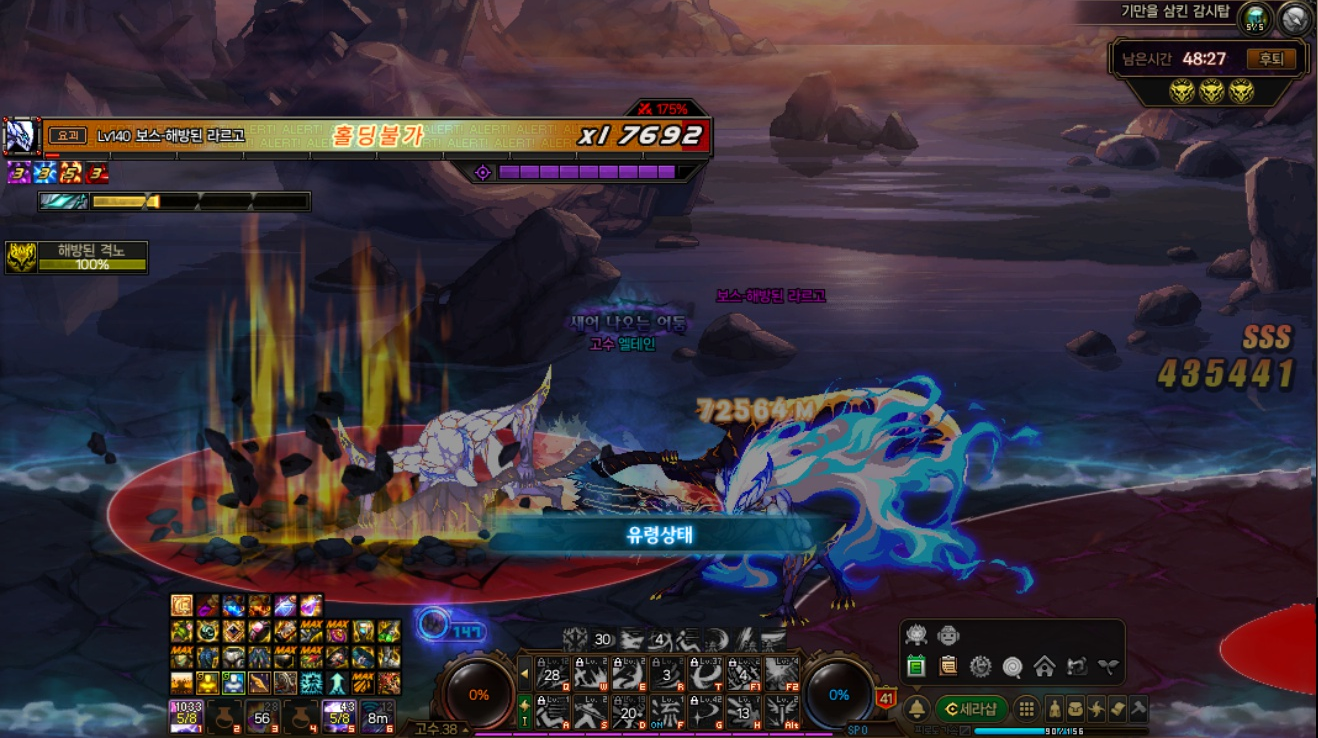
Task: Expand the 고수 38 level tab
Action: [x=438, y=729]
